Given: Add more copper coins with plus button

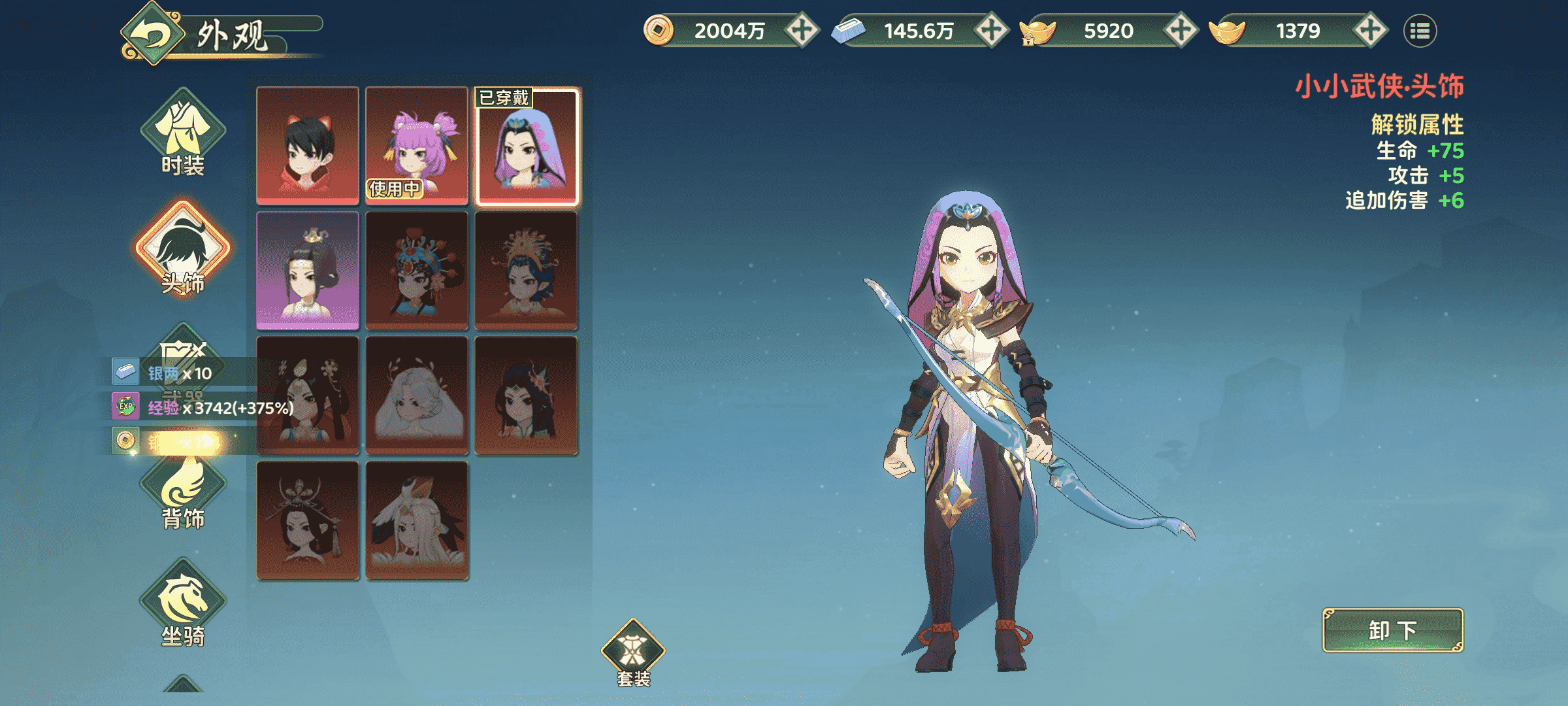Looking at the screenshot, I should [x=802, y=30].
